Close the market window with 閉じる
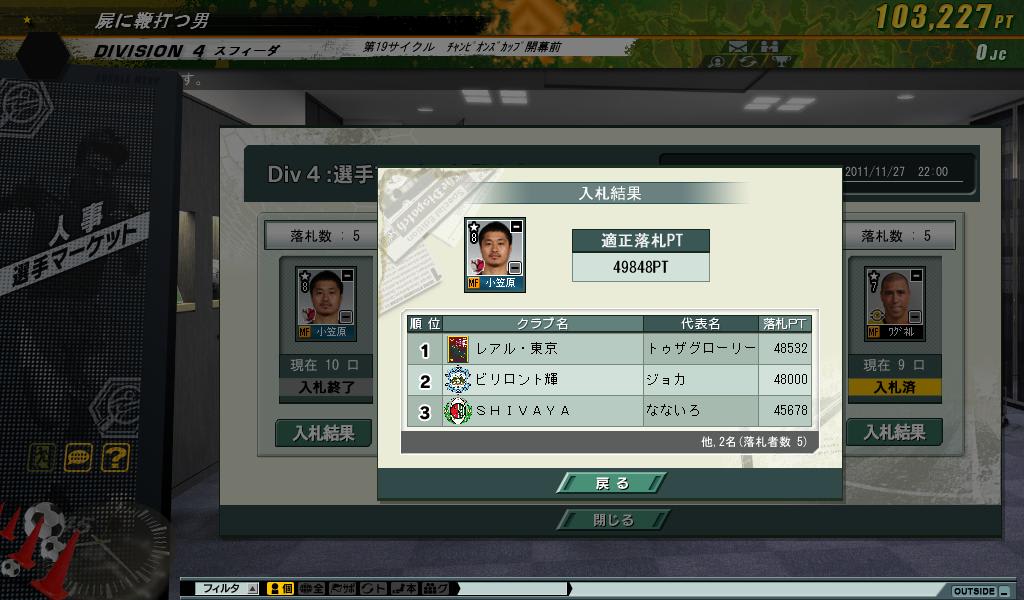 point(612,520)
